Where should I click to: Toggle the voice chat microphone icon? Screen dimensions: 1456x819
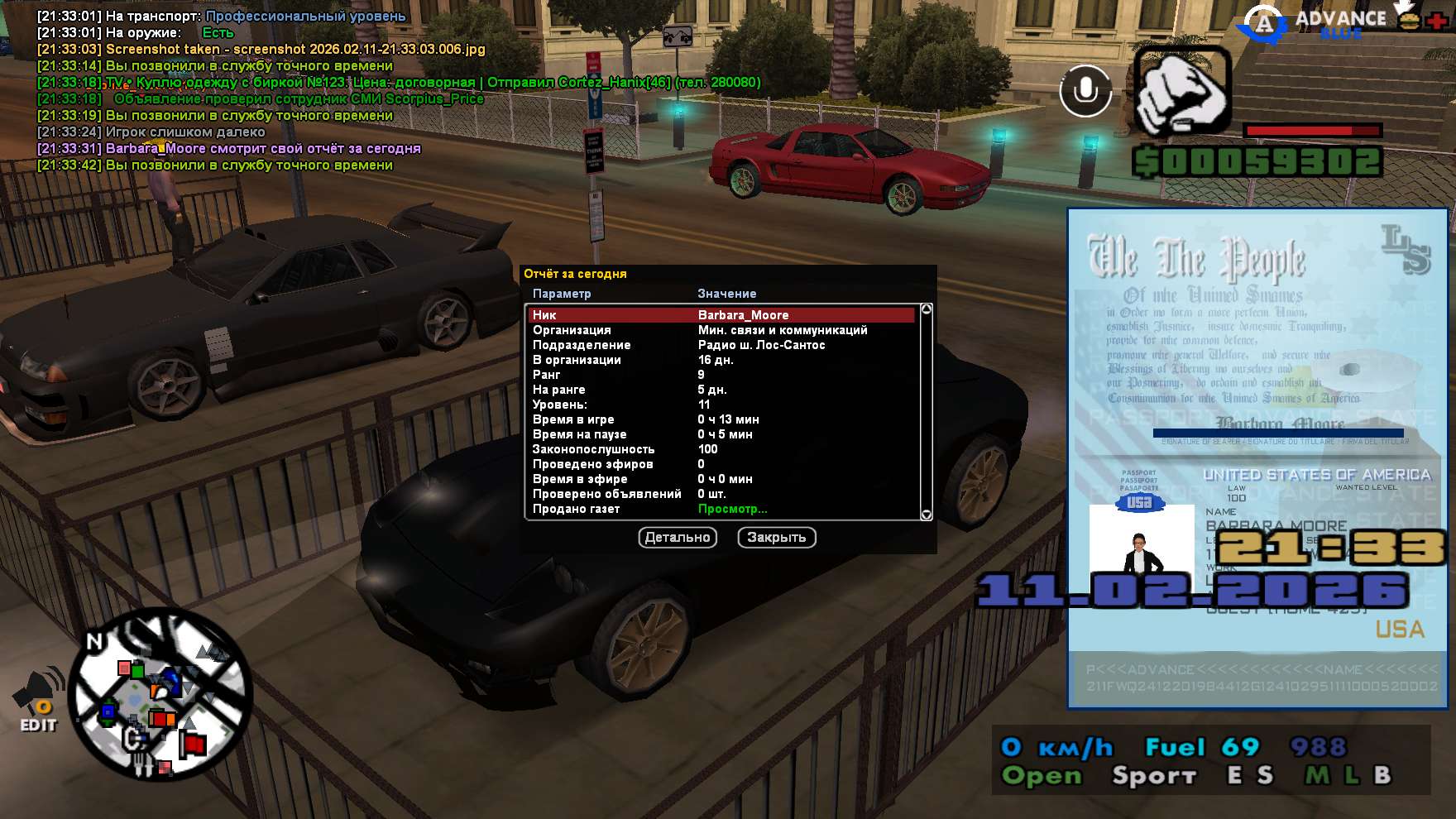(1085, 91)
